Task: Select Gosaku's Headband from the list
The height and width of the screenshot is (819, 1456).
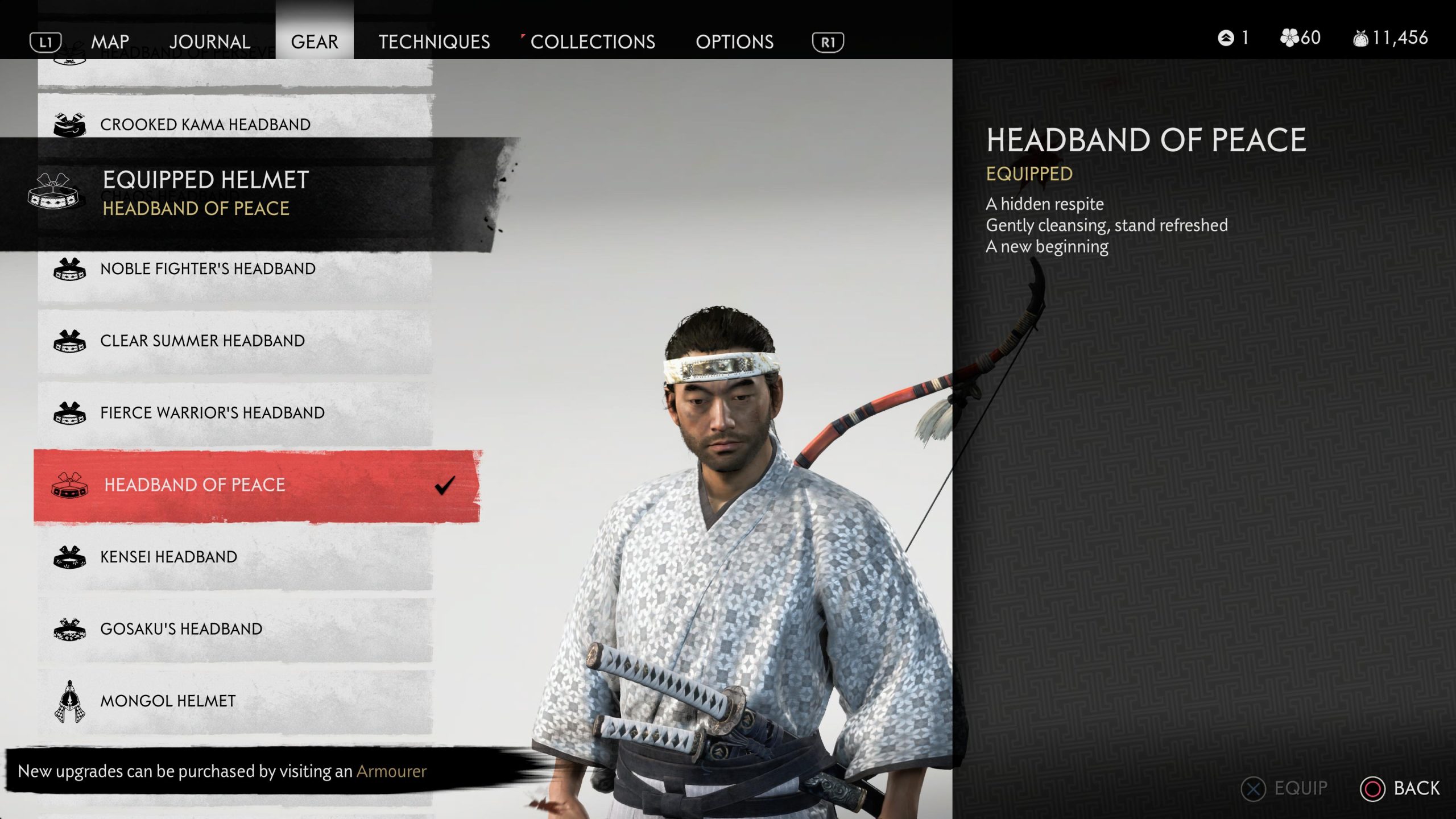Action: tap(181, 629)
